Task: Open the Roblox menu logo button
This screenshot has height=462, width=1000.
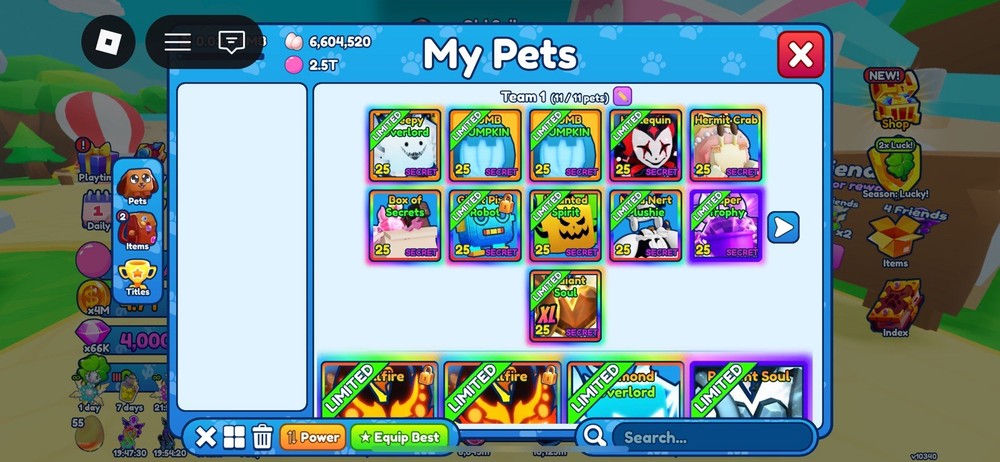Action: tap(108, 42)
